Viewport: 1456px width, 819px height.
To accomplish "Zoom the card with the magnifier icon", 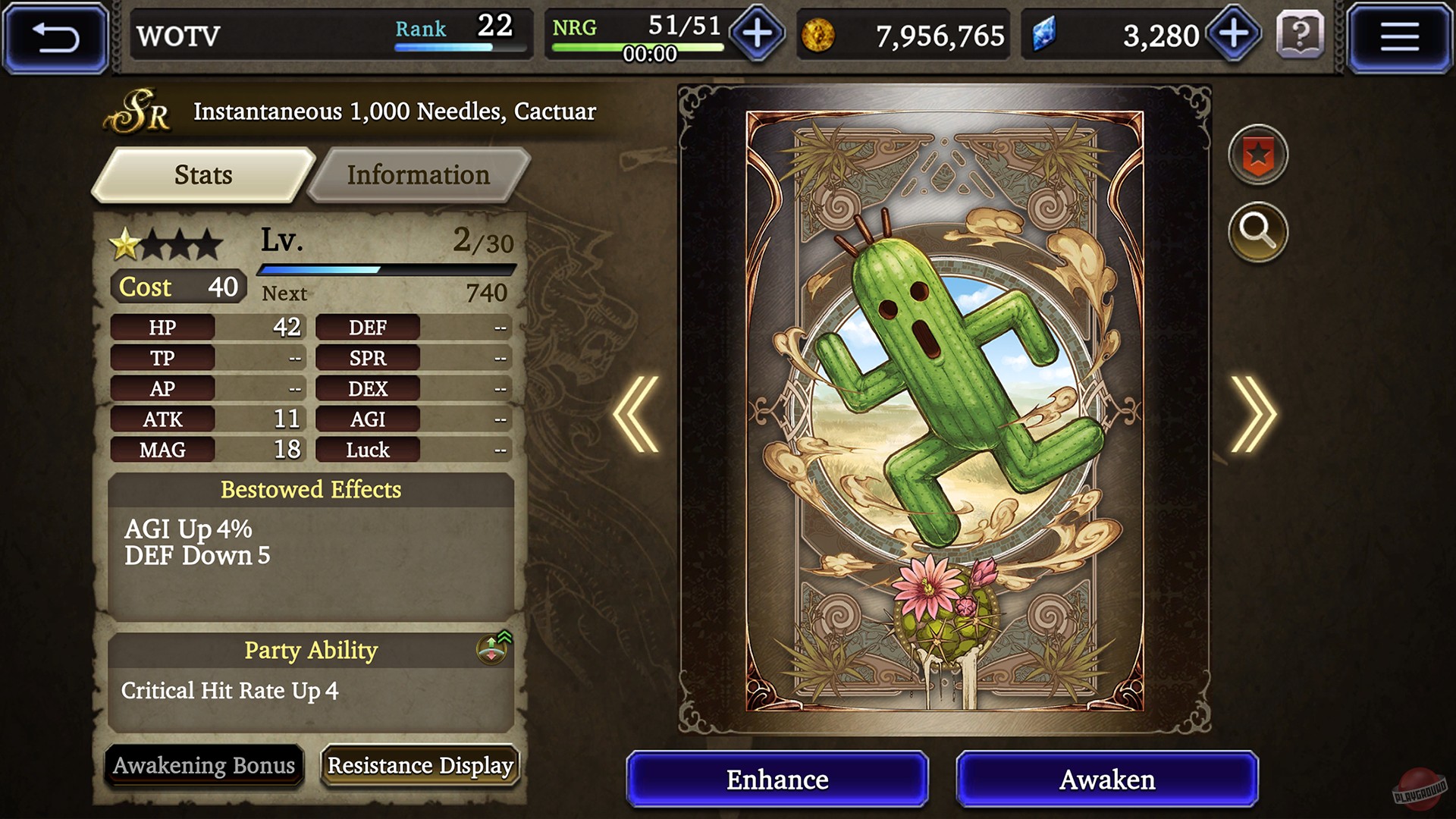I will (1257, 232).
